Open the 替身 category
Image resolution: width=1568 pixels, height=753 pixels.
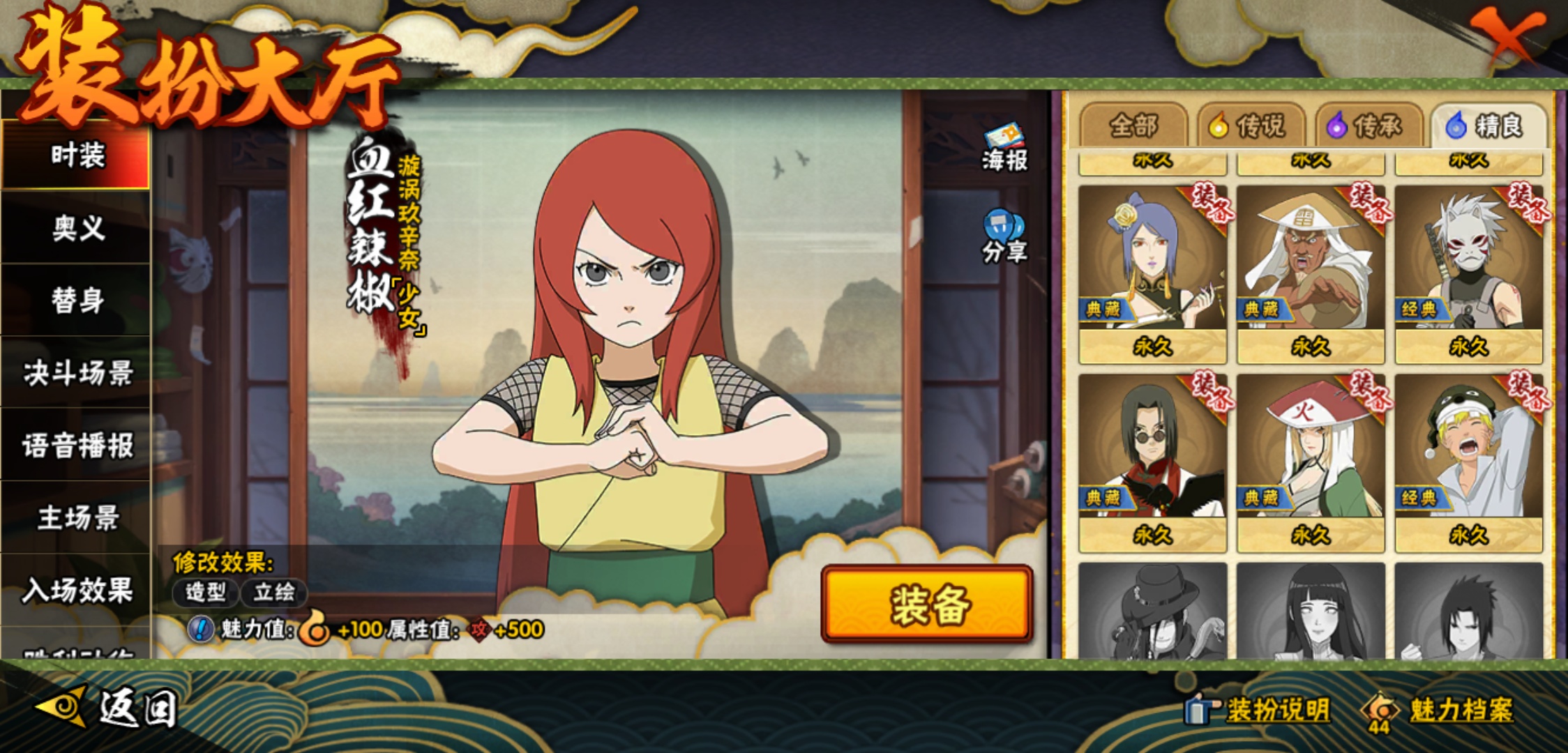[x=77, y=301]
